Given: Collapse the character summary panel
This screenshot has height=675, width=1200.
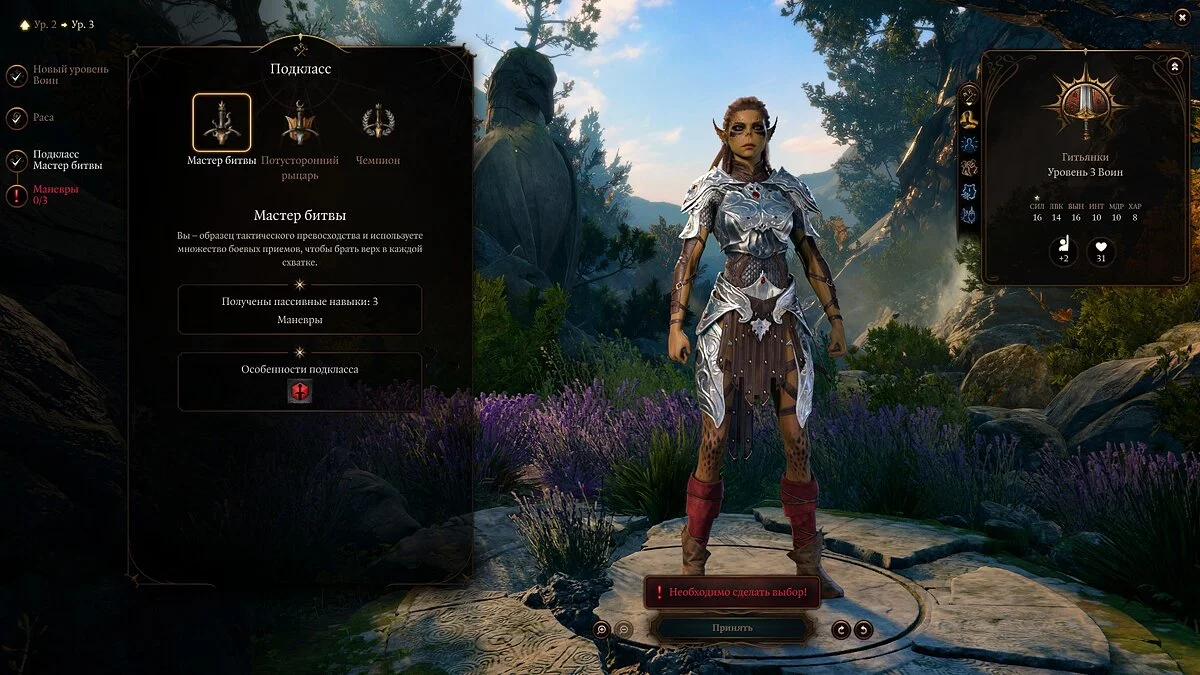Looking at the screenshot, I should 1174,66.
